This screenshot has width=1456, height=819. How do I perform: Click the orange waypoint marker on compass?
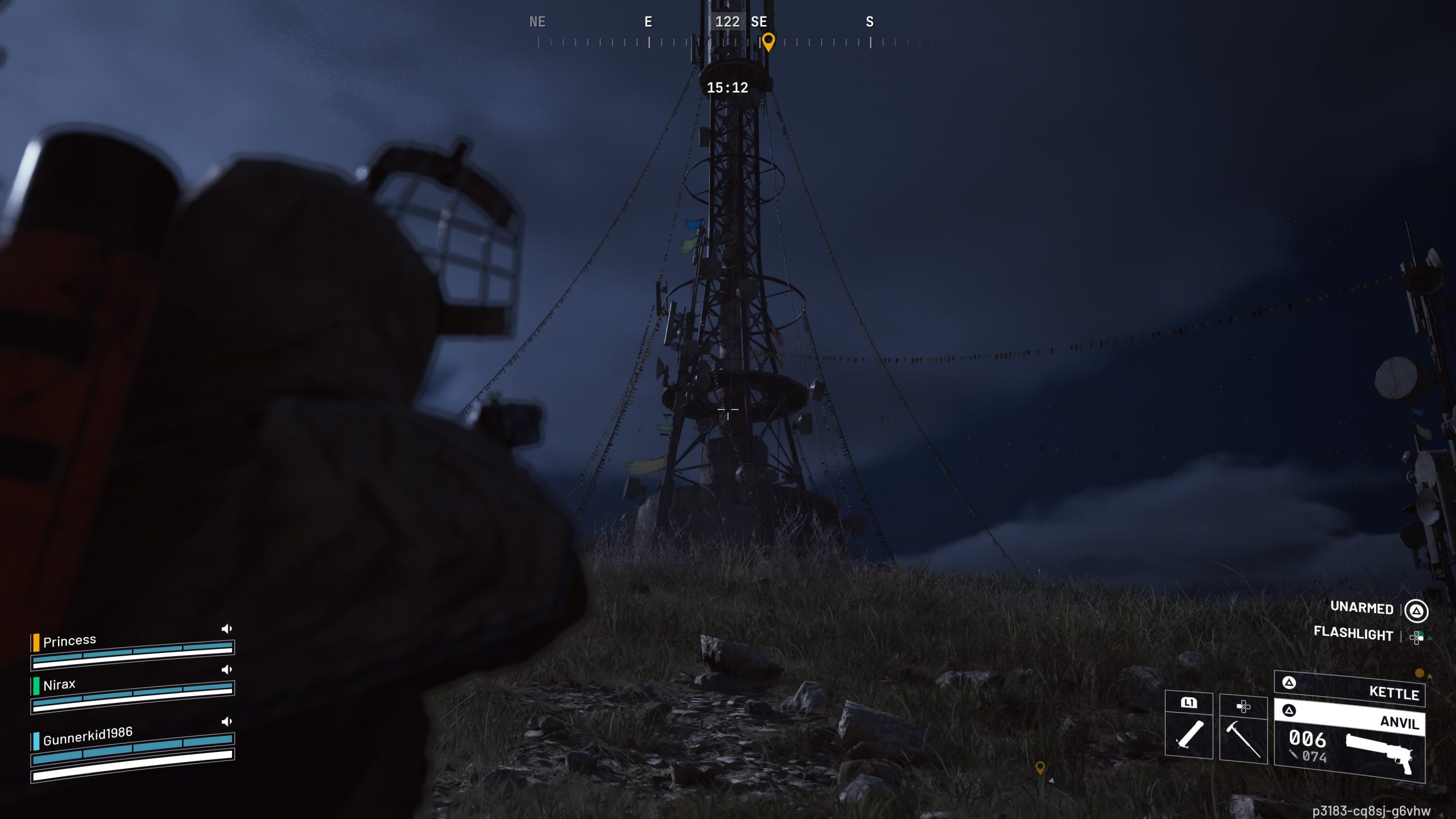click(768, 42)
